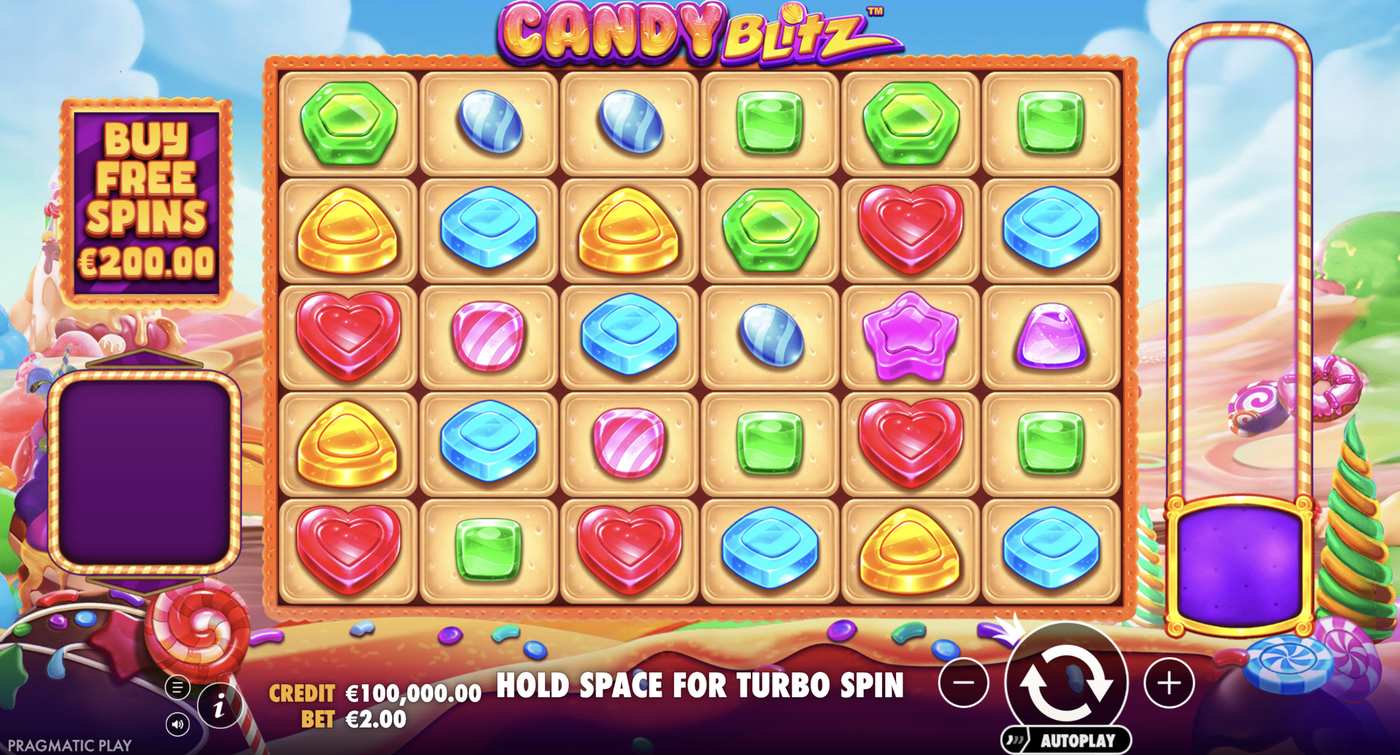Image resolution: width=1400 pixels, height=755 pixels.
Task: Open the game information panel
Action: click(x=218, y=703)
